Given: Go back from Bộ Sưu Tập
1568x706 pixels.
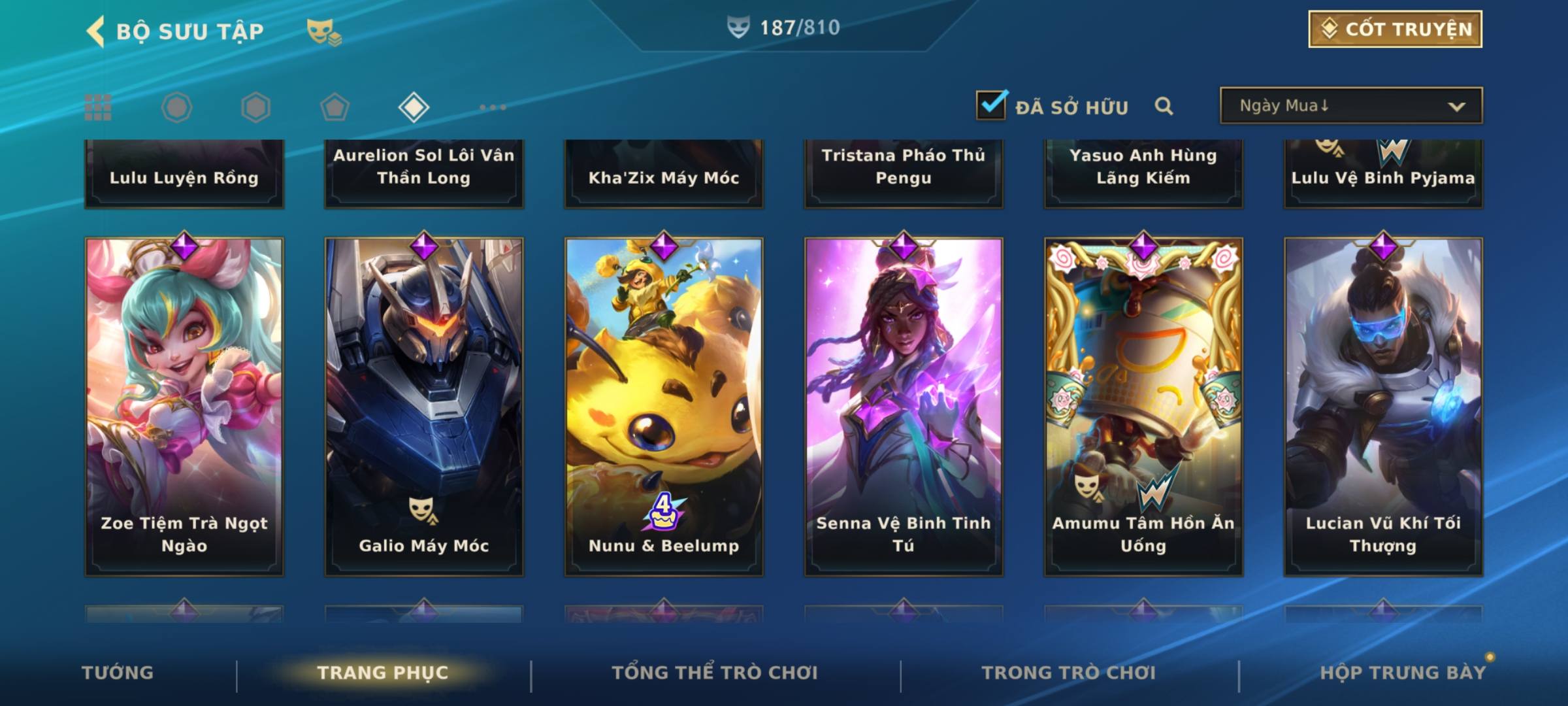Looking at the screenshot, I should pos(95,31).
